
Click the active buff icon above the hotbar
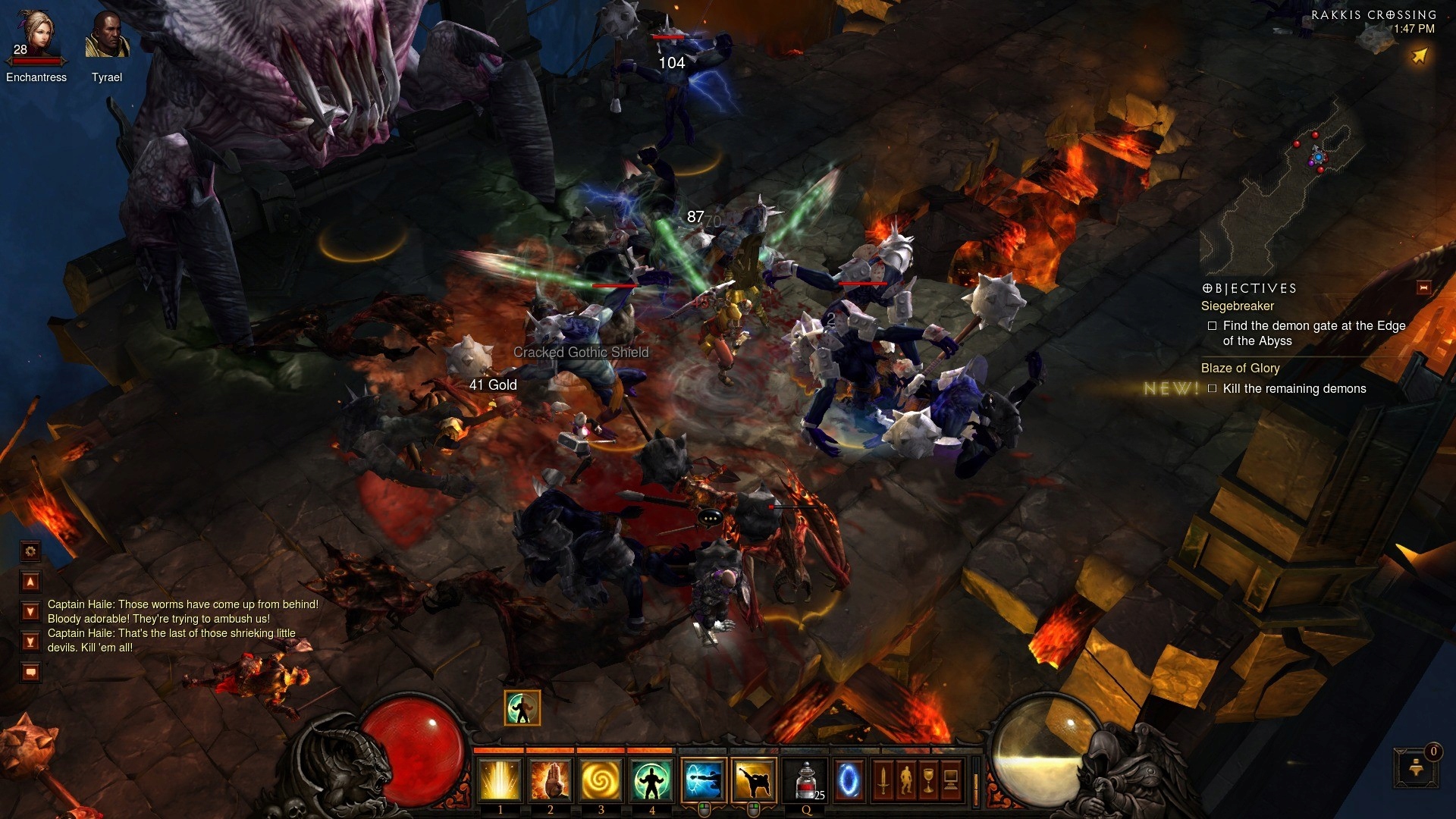[x=522, y=708]
